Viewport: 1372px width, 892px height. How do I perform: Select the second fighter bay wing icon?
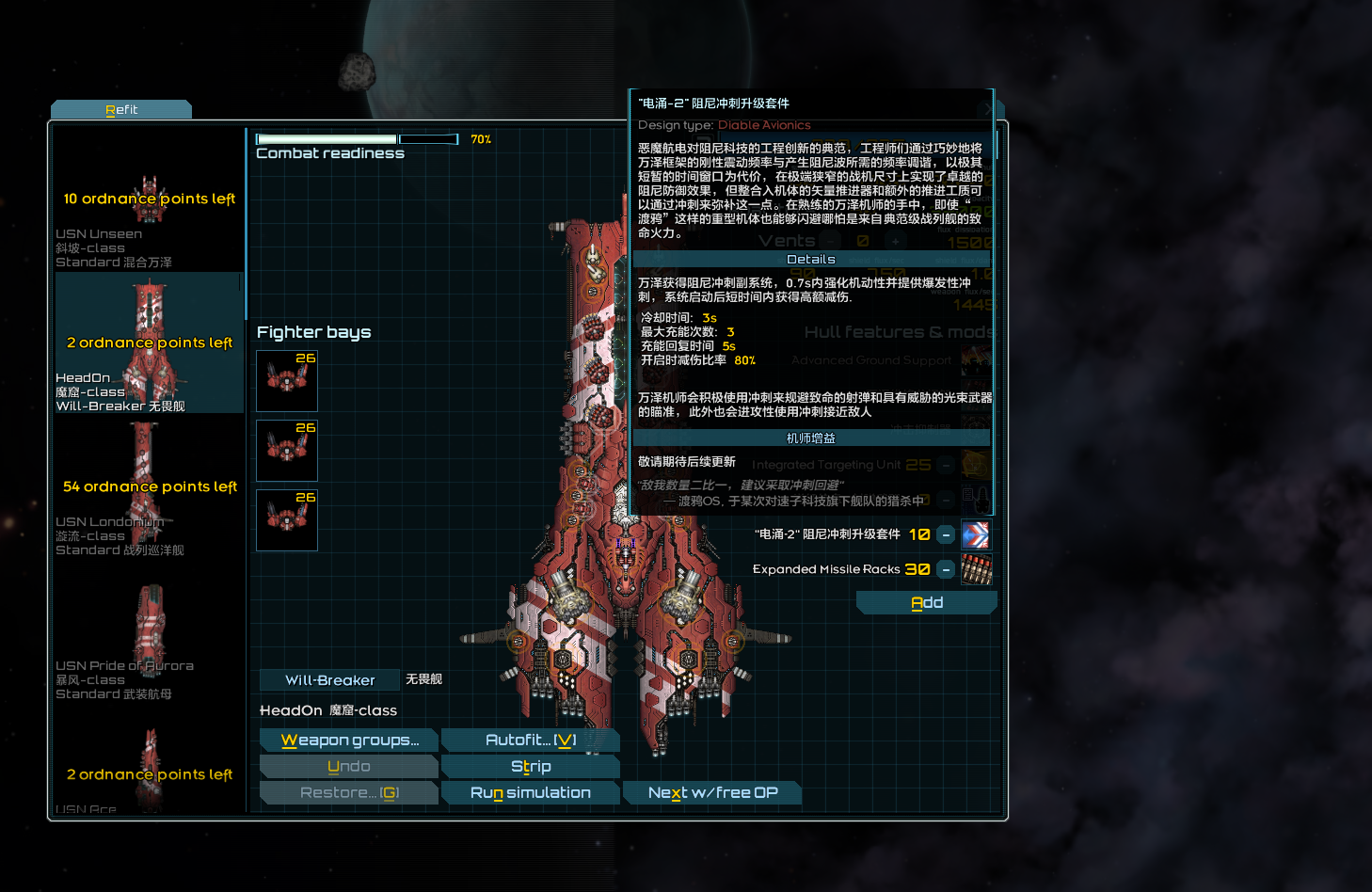[286, 451]
